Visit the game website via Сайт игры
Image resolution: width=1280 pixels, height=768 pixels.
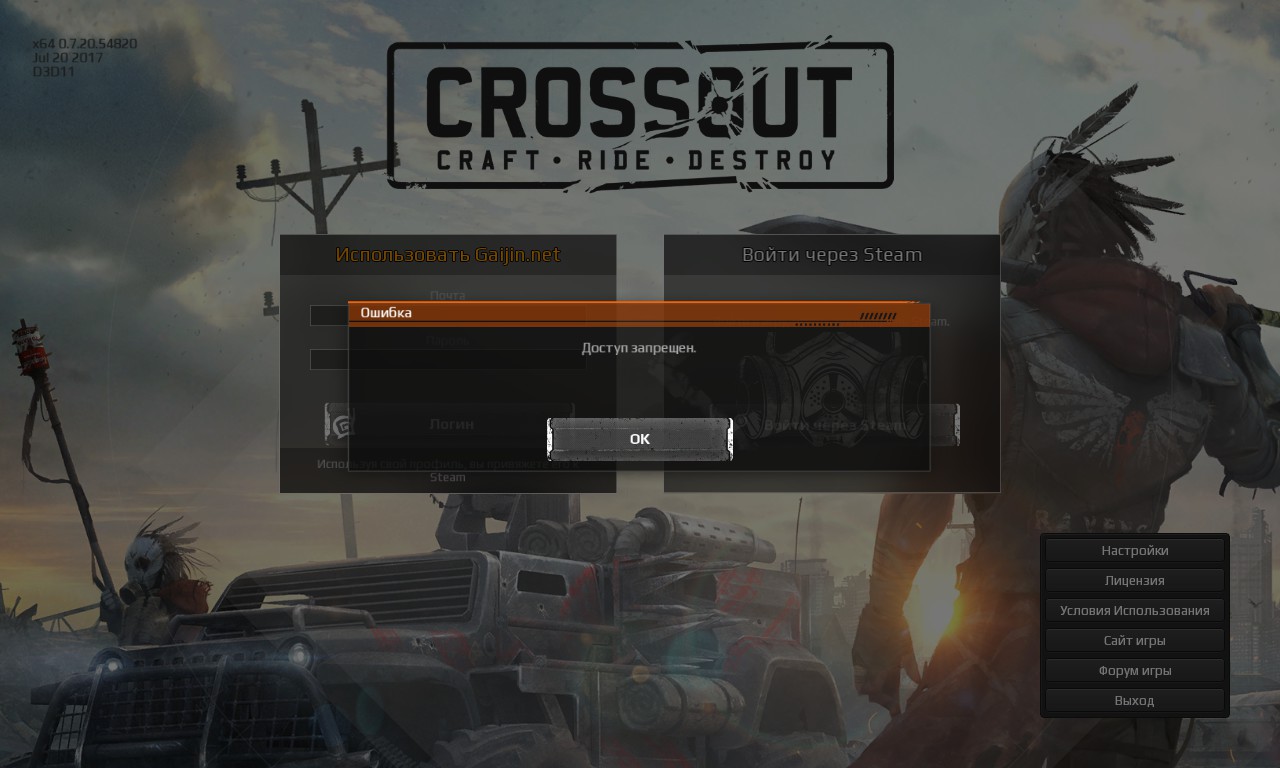tap(1134, 640)
